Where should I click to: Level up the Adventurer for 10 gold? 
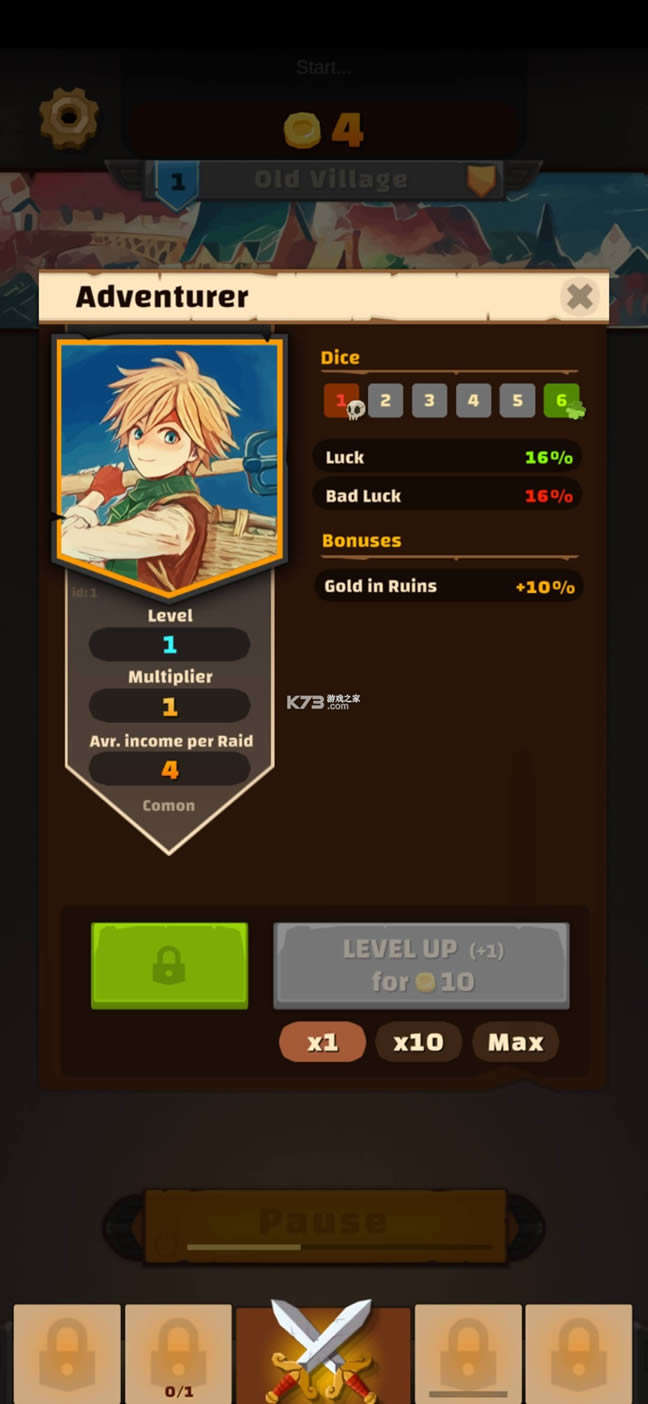click(x=421, y=965)
